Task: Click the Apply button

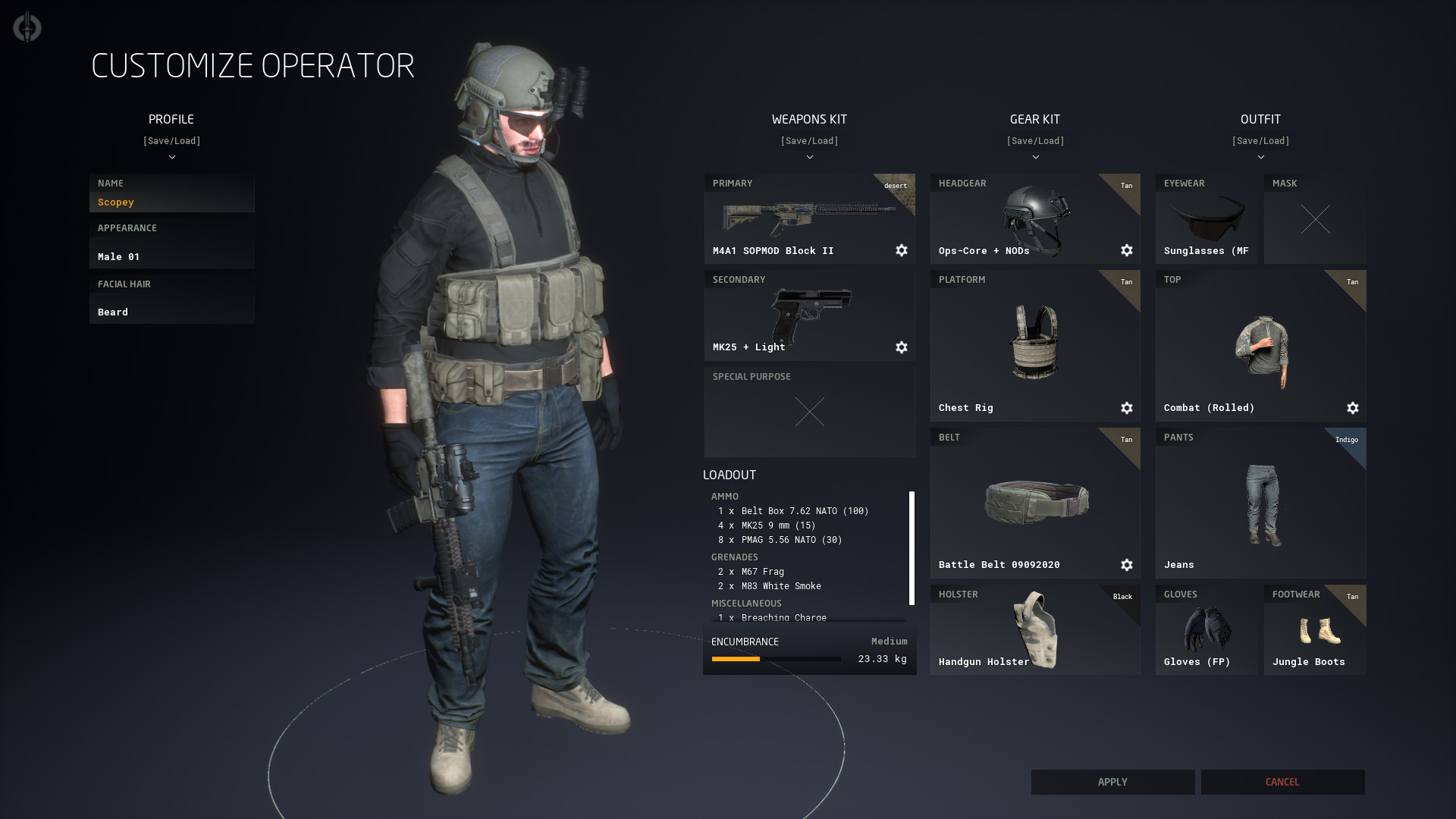Action: [x=1112, y=782]
